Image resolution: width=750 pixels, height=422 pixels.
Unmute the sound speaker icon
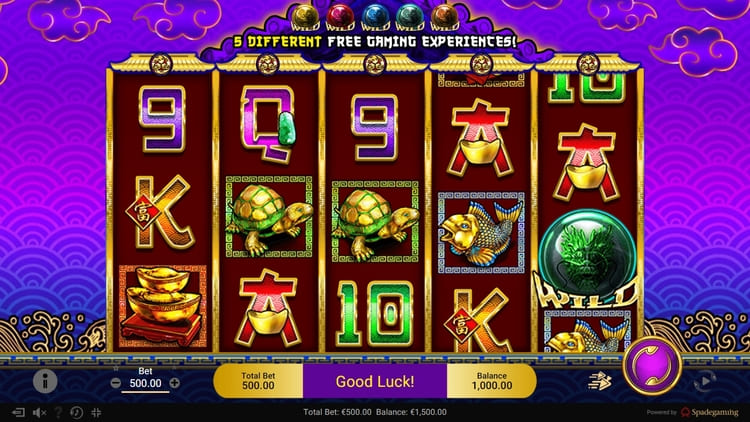coord(41,412)
